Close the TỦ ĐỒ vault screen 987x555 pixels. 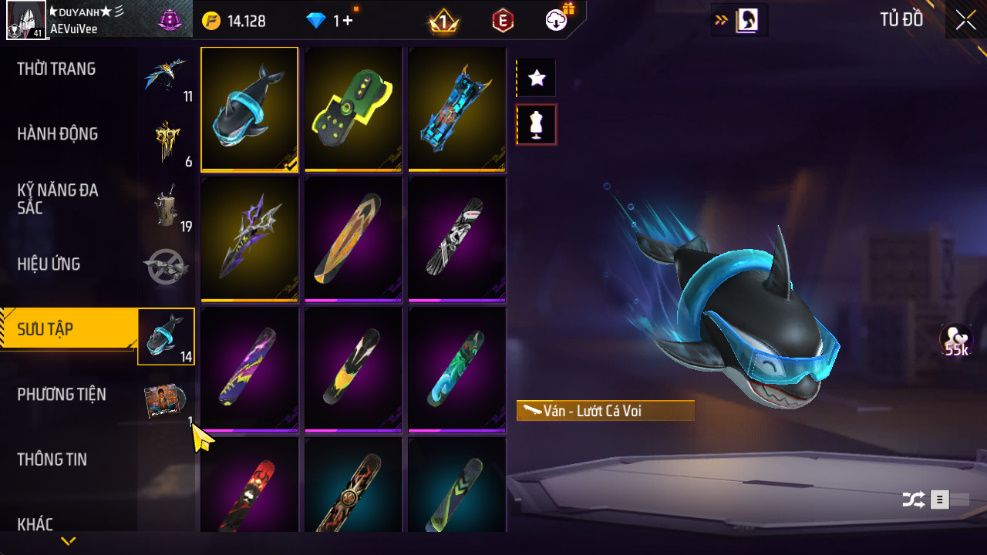(965, 20)
